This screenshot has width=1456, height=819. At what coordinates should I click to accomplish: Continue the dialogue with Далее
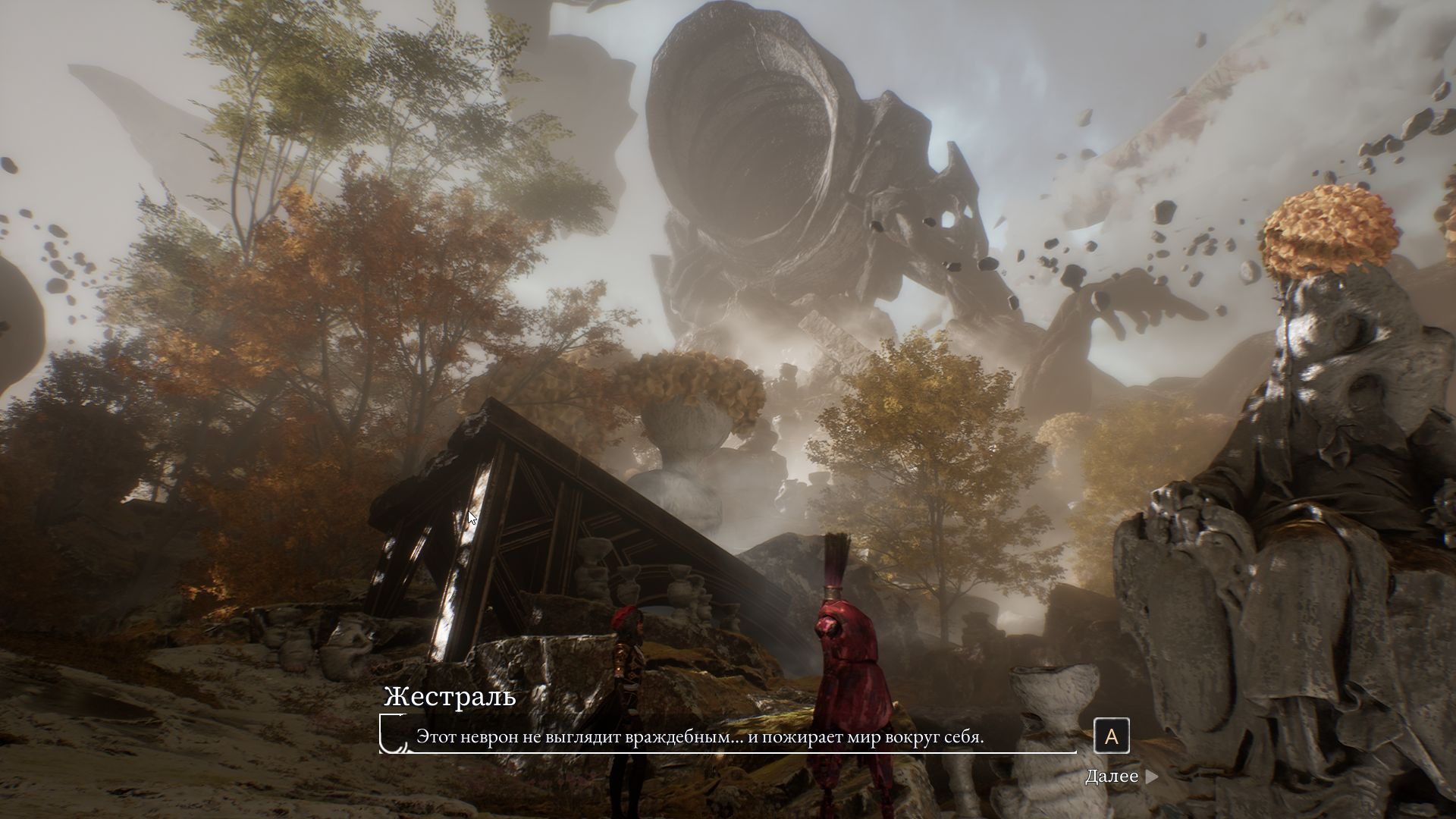tap(1121, 777)
